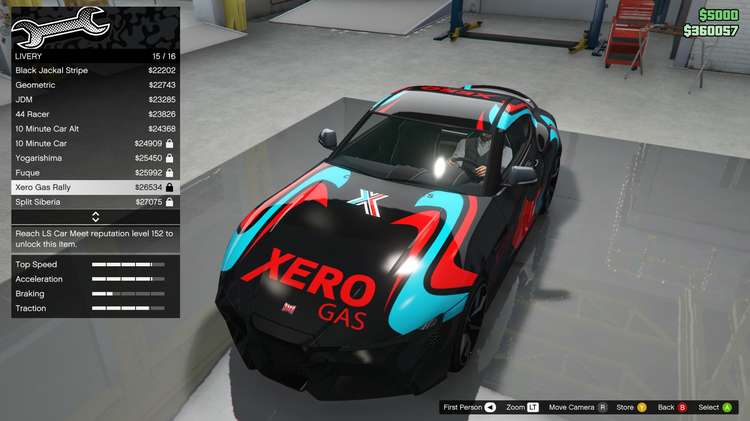This screenshot has width=750, height=421.
Task: Select the 44 Racer livery
Action: click(95, 114)
